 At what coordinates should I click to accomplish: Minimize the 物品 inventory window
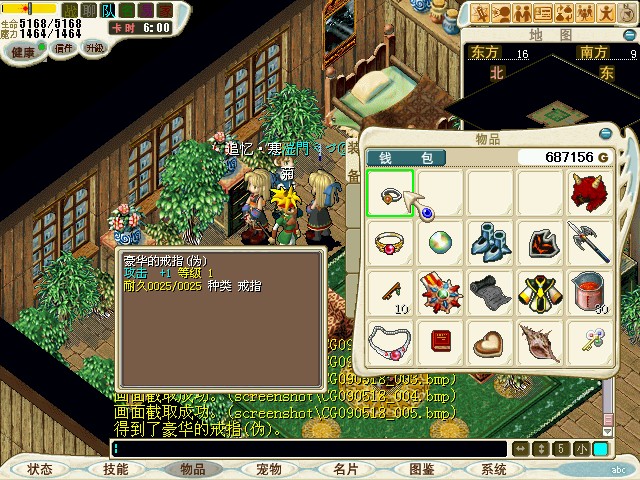click(x=604, y=133)
